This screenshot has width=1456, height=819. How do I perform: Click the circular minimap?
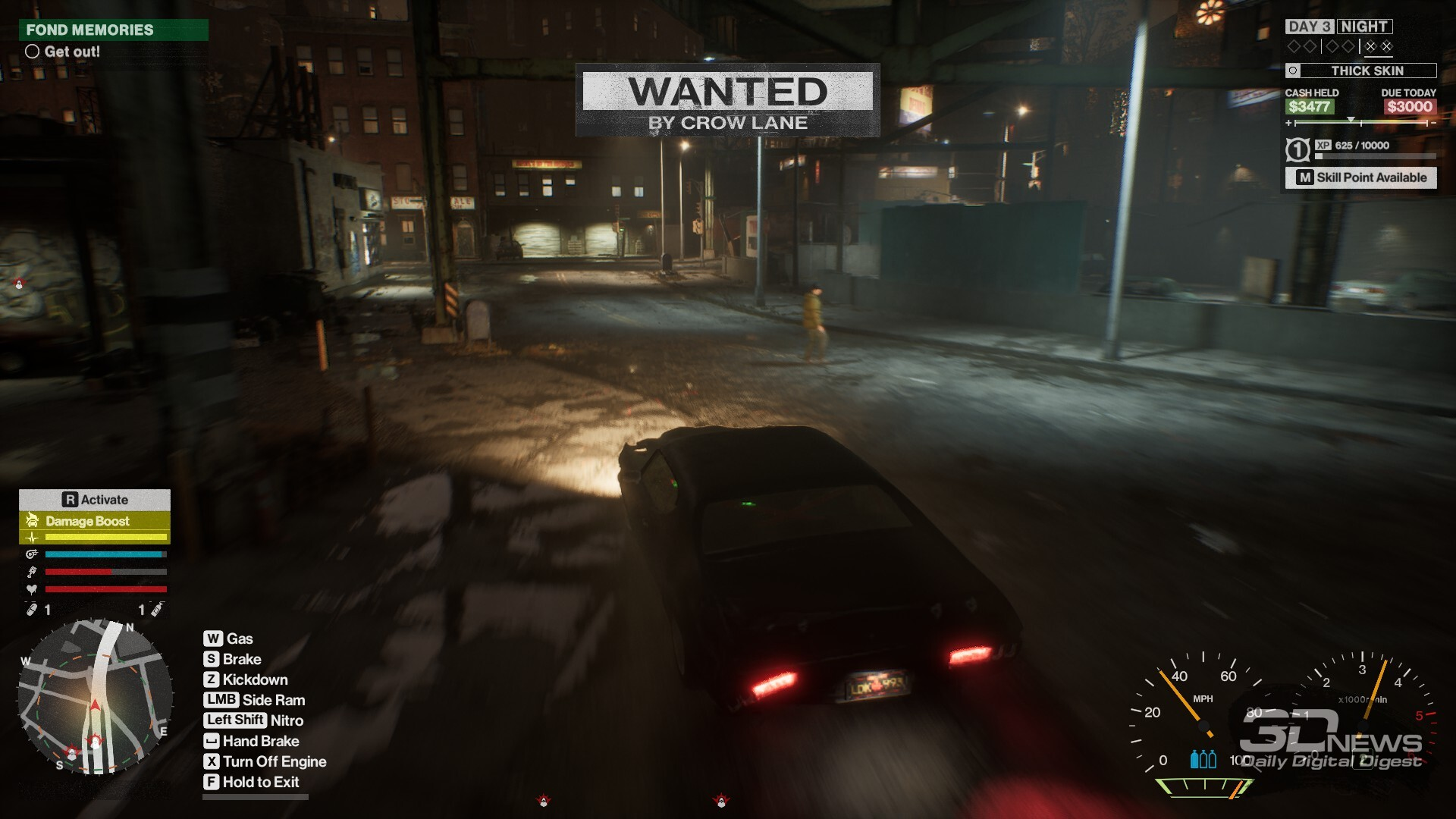tap(96, 697)
